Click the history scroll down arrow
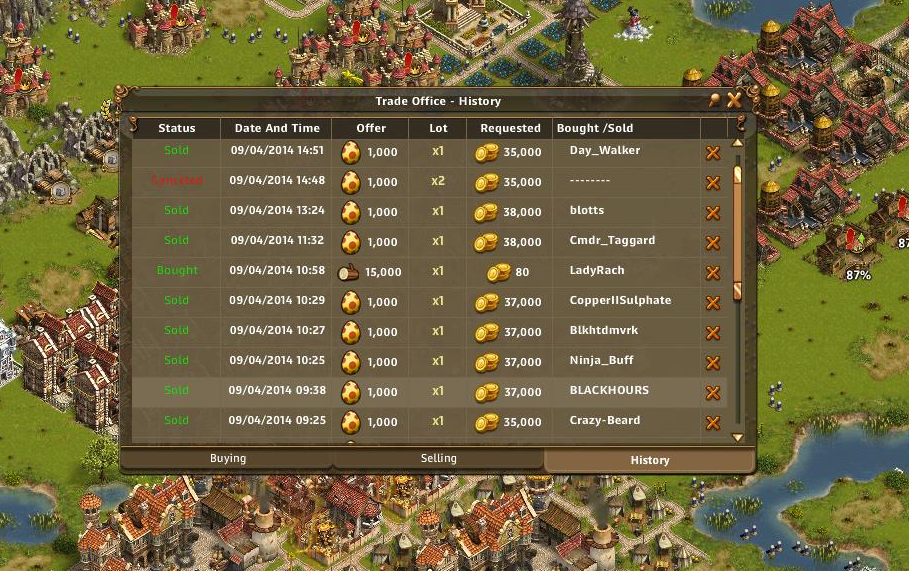This screenshot has height=571, width=909. click(x=738, y=437)
